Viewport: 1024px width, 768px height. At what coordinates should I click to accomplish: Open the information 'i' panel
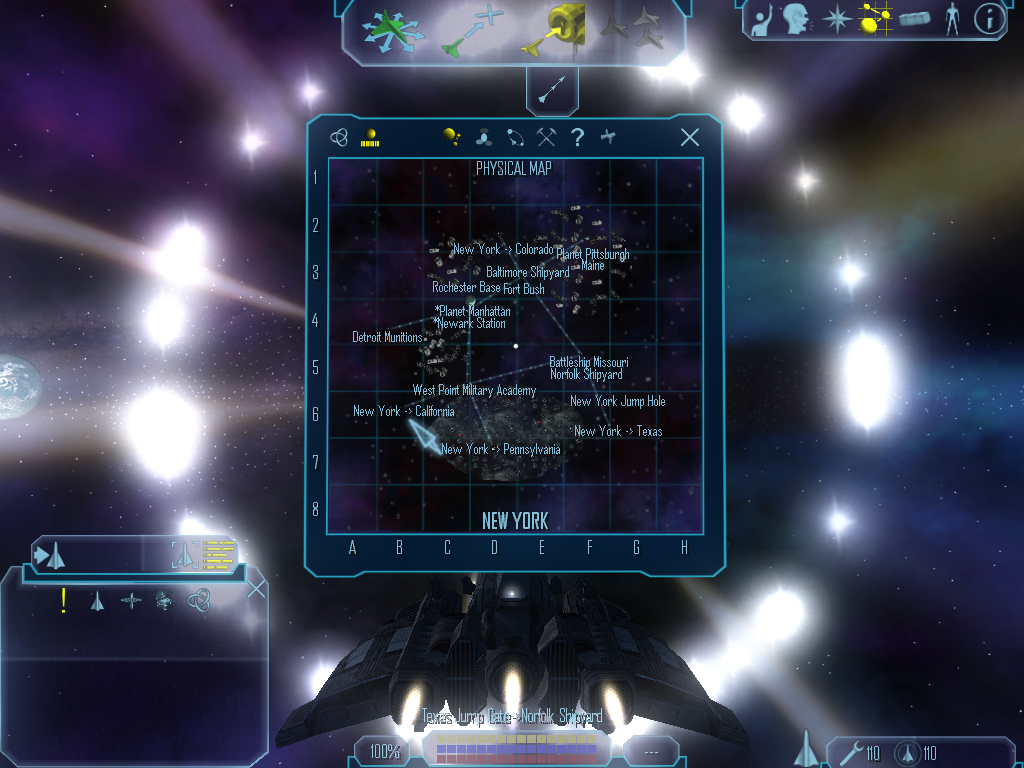tap(989, 19)
